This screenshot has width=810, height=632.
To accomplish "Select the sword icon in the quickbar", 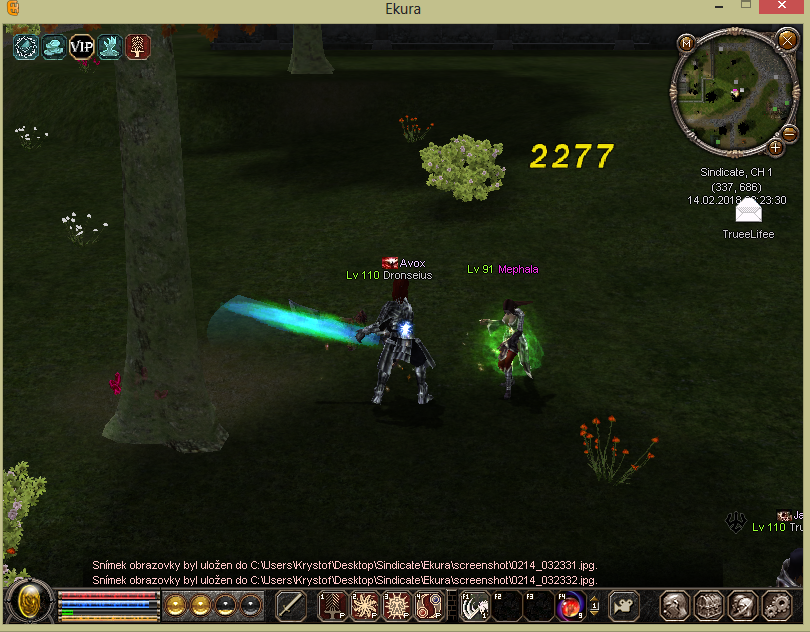I will (291, 605).
